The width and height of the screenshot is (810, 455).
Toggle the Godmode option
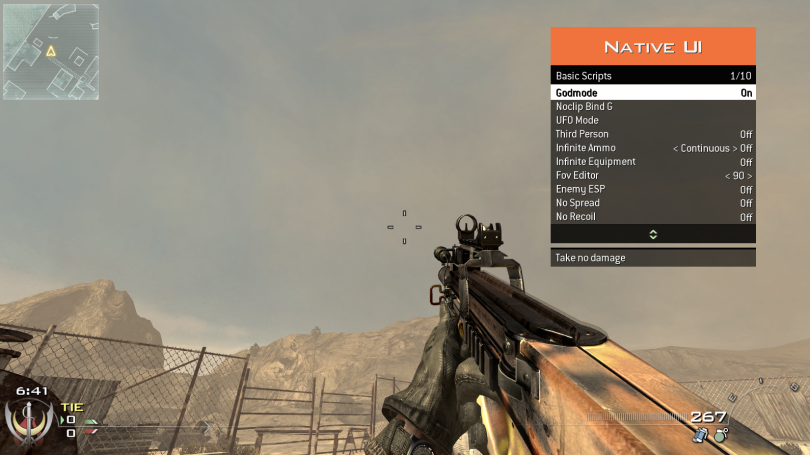coord(653,92)
